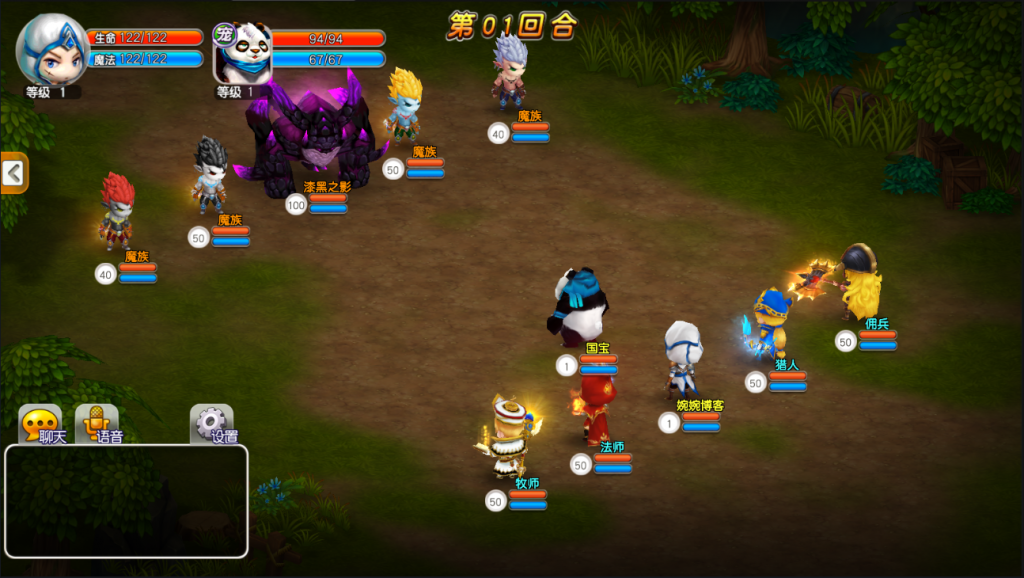Image resolution: width=1024 pixels, height=578 pixels.
Task: Open the 聊天 chat button
Action: click(40, 425)
